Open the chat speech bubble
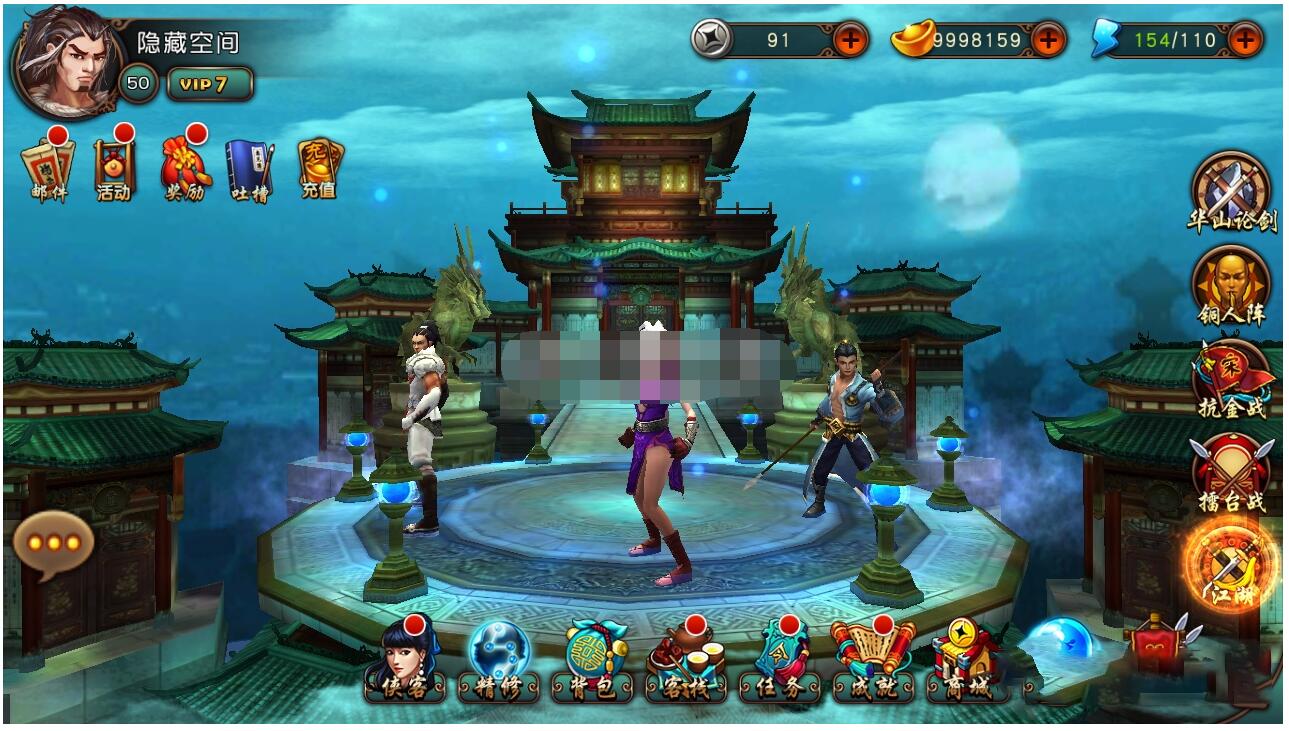This screenshot has height=731, width=1289. tap(53, 543)
